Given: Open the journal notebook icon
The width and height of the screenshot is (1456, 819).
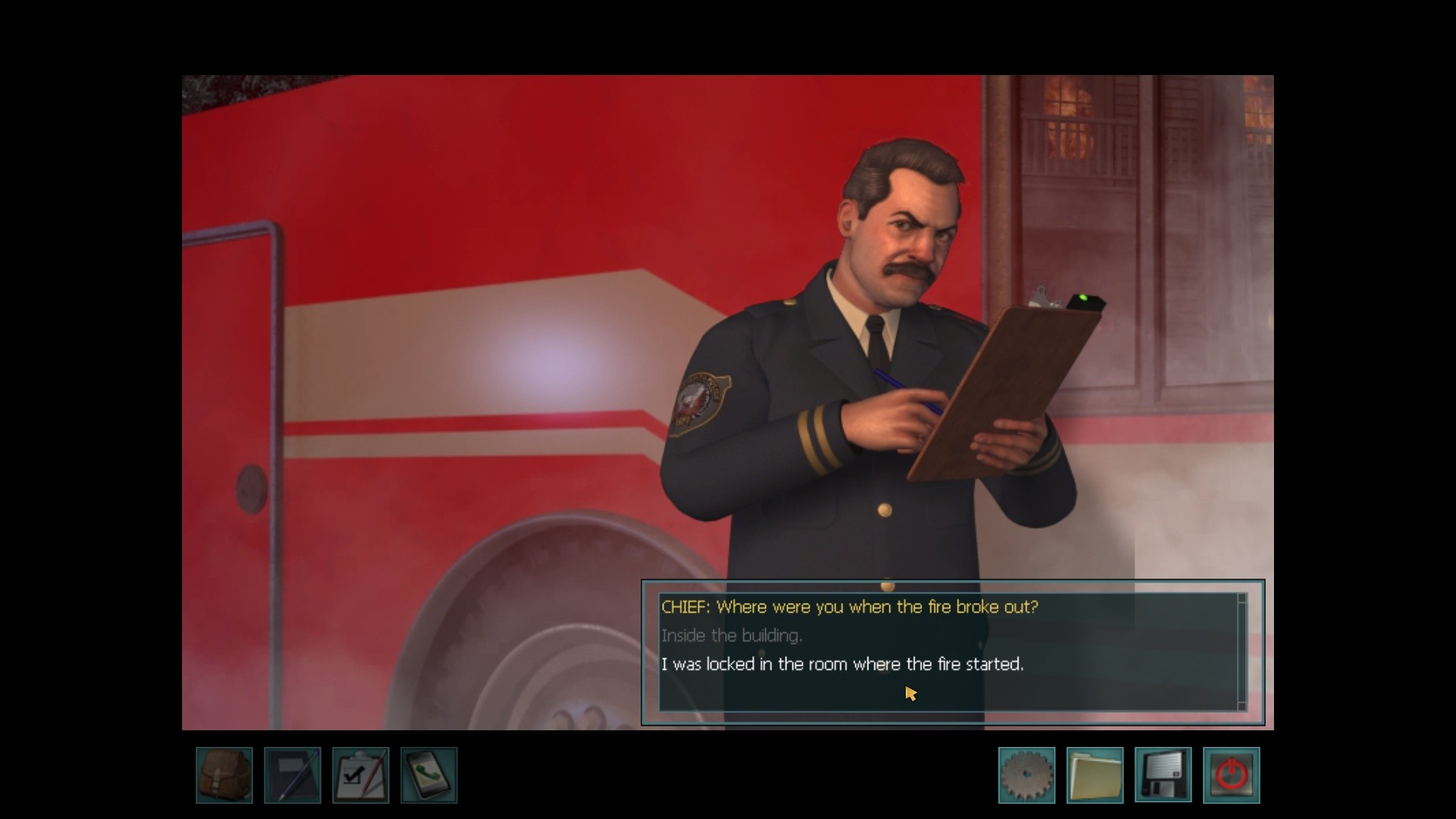Looking at the screenshot, I should point(293,775).
